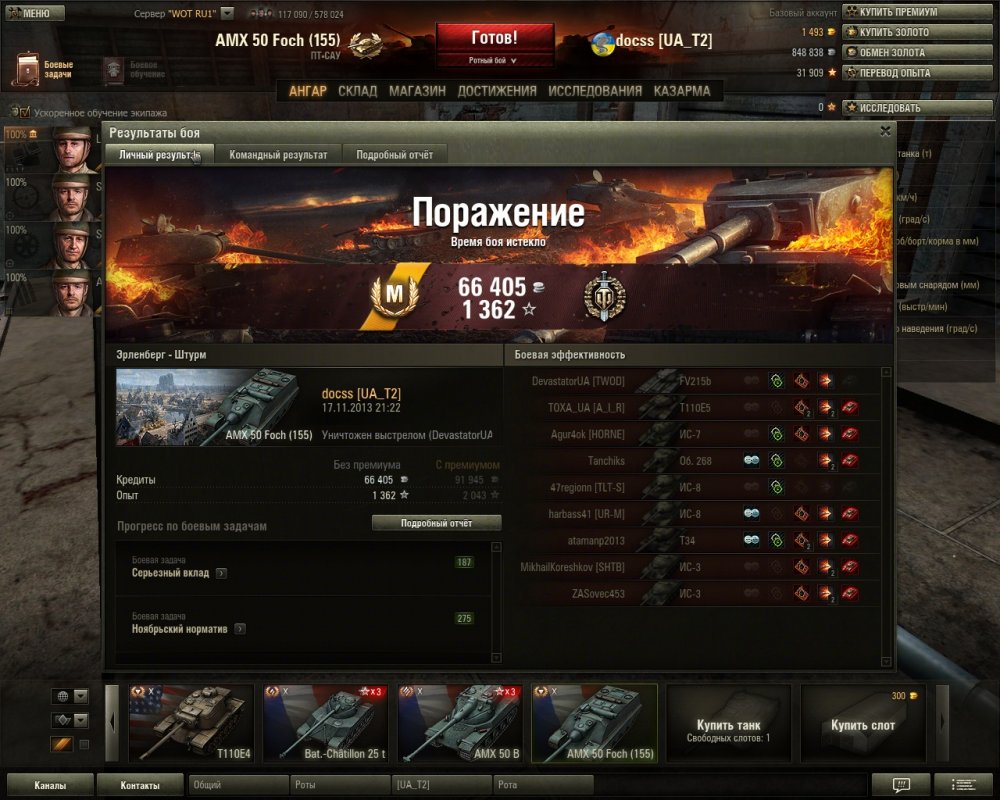1000x800 pixels.
Task: Click the red Готов! battle button
Action: (494, 39)
